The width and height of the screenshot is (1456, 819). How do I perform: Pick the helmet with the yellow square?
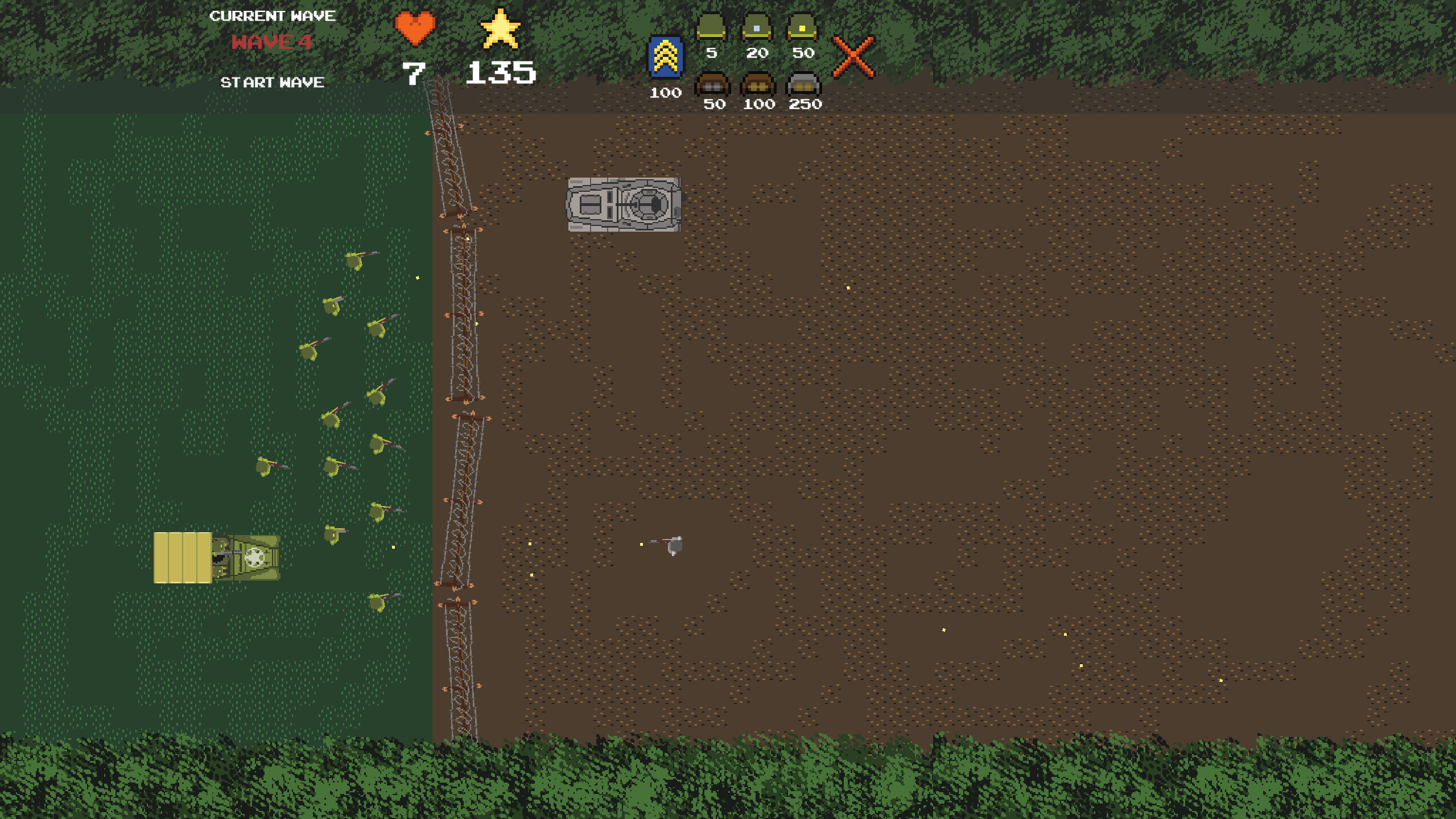click(x=802, y=27)
